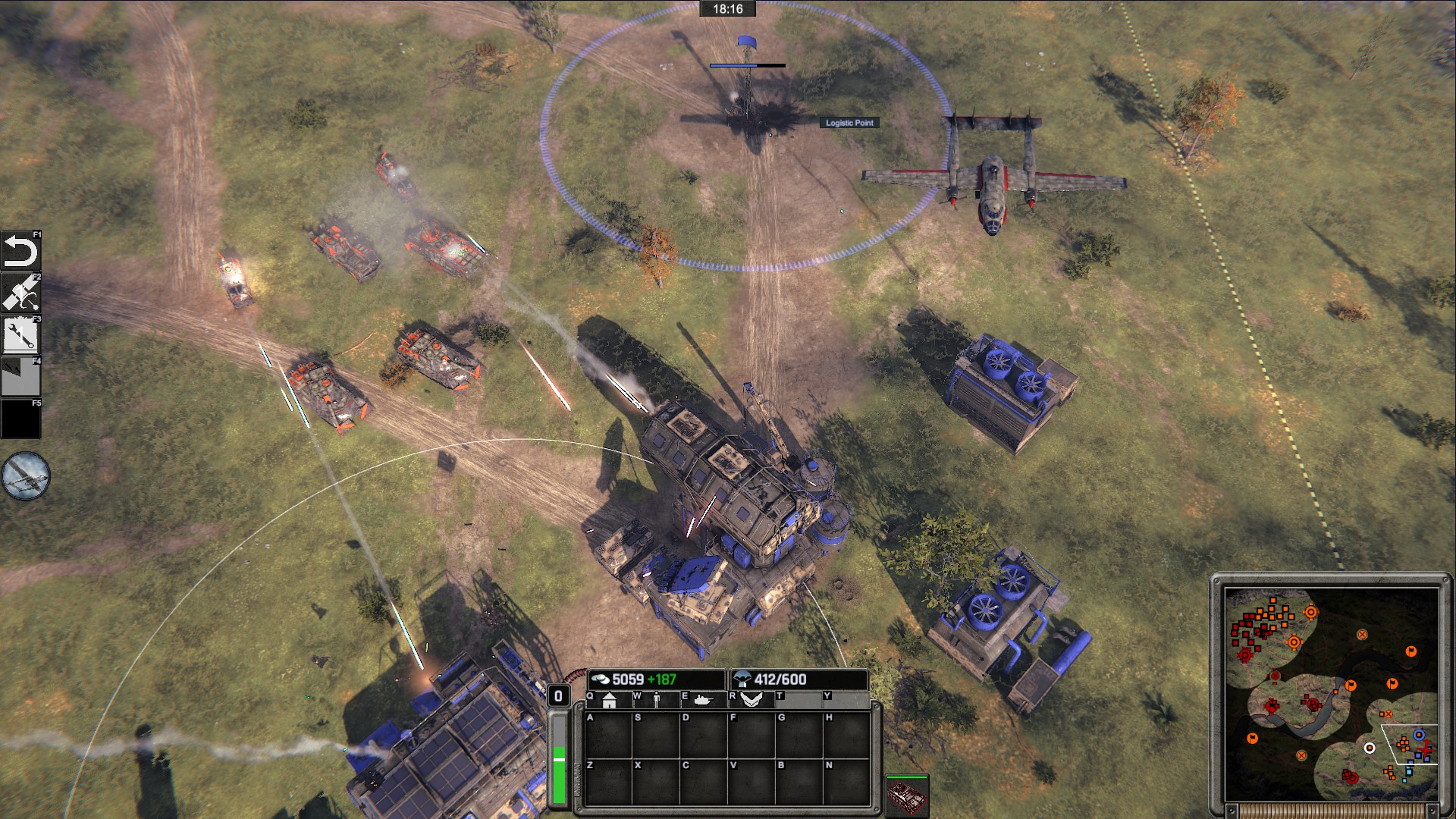Select the R elite units chevron icon
The image size is (1456, 819).
752,700
